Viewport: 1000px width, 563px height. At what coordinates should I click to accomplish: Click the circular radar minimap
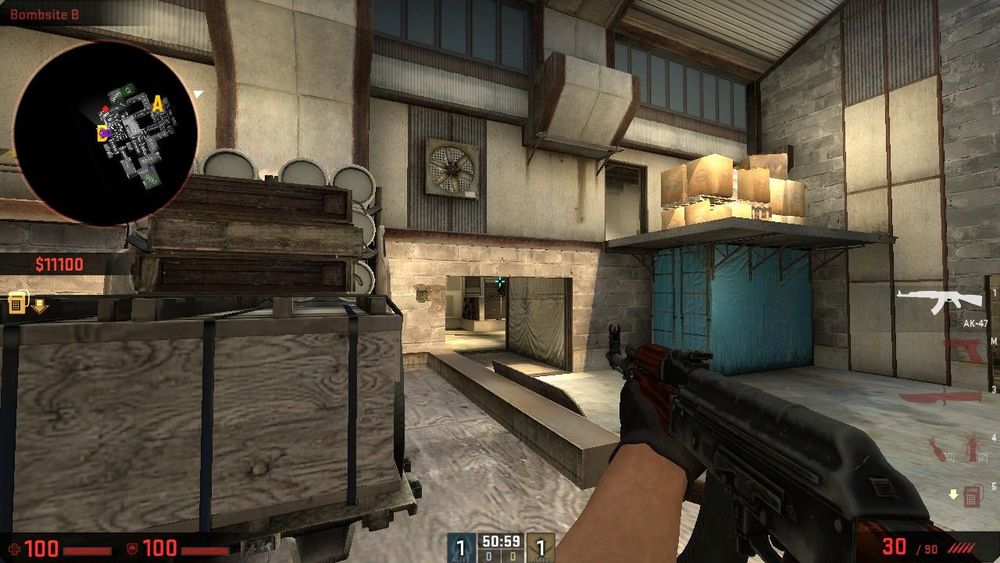click(105, 132)
